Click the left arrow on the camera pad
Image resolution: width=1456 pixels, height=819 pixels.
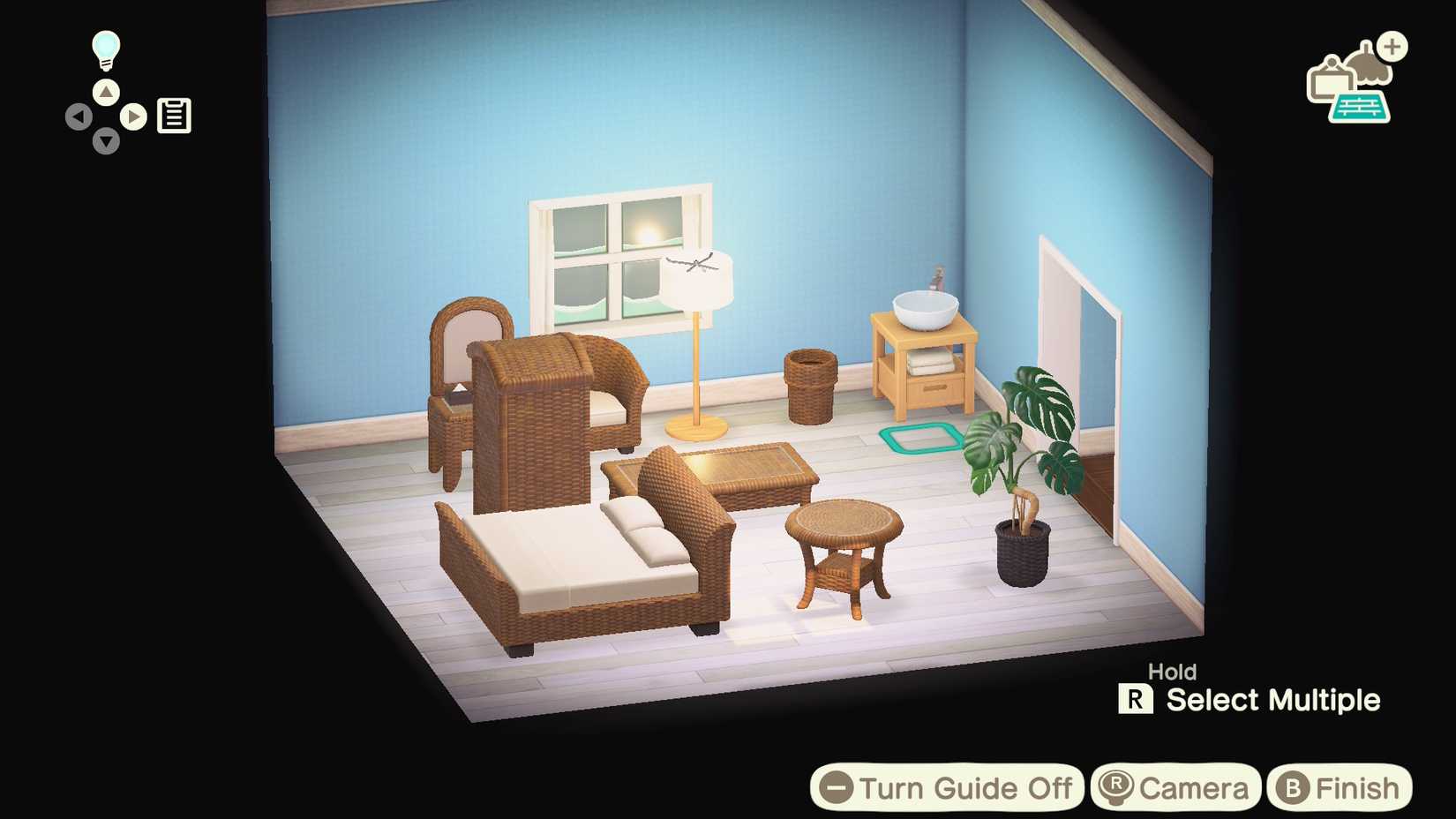coord(80,116)
